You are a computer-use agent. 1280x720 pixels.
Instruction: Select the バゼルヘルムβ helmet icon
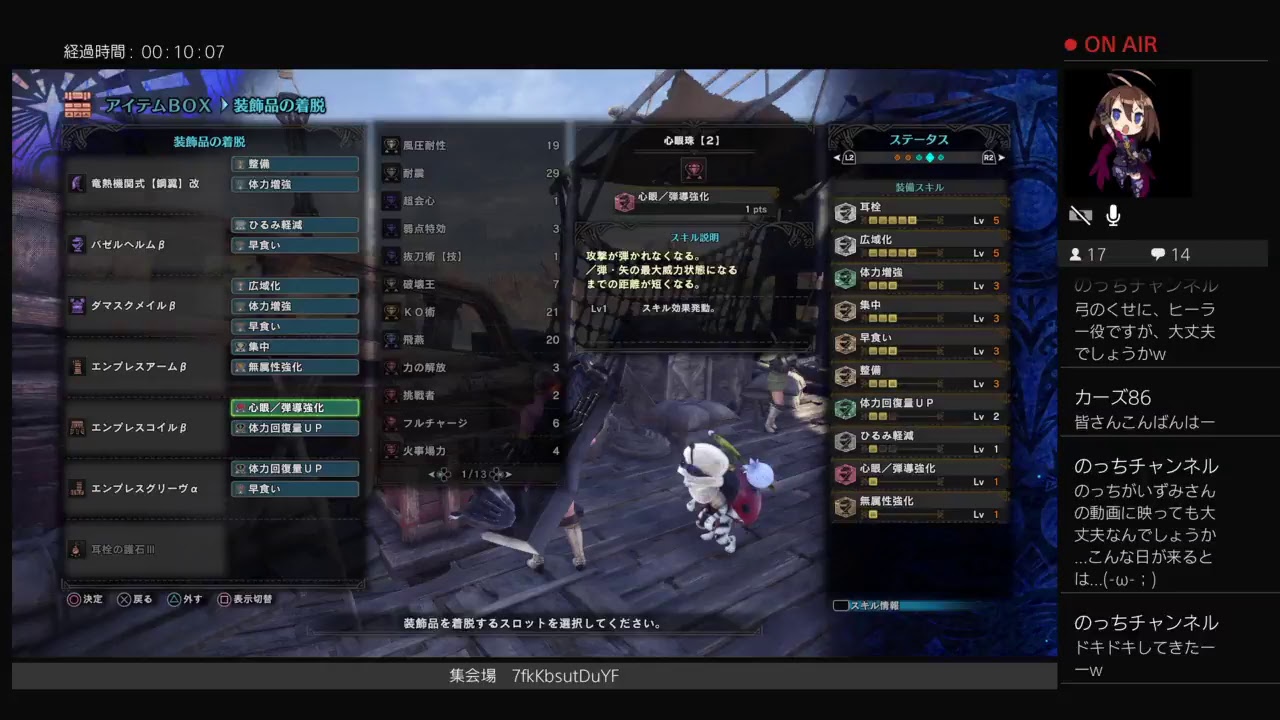click(77, 244)
